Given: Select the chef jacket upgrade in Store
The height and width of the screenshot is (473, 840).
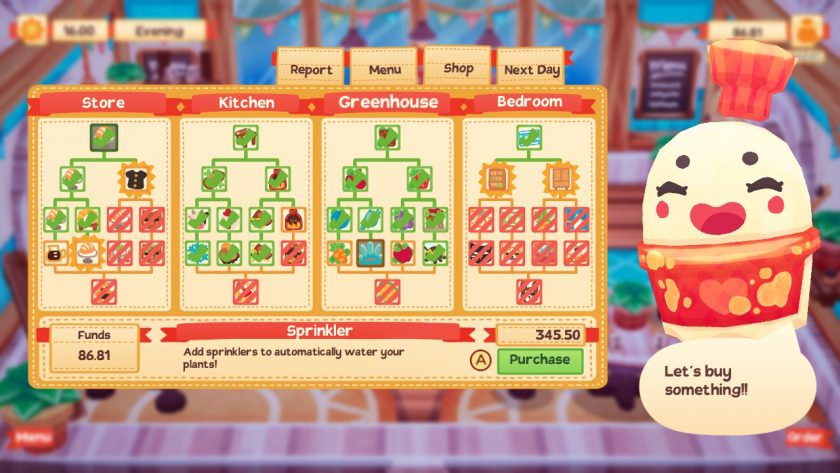Looking at the screenshot, I should [x=136, y=179].
